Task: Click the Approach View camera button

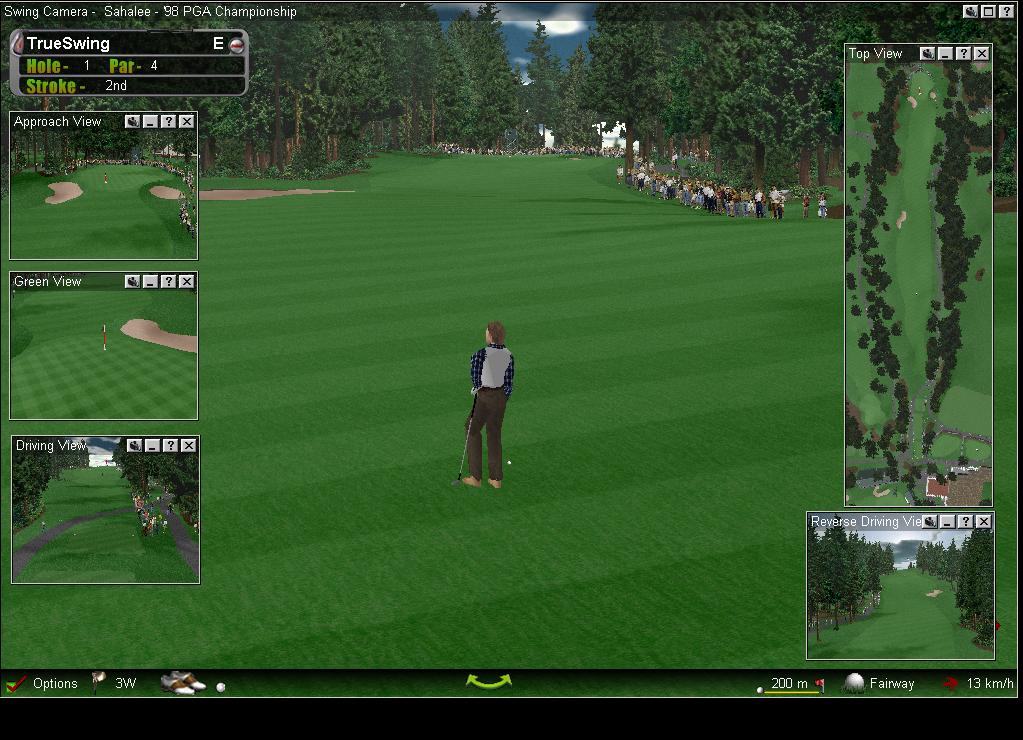Action: click(132, 122)
